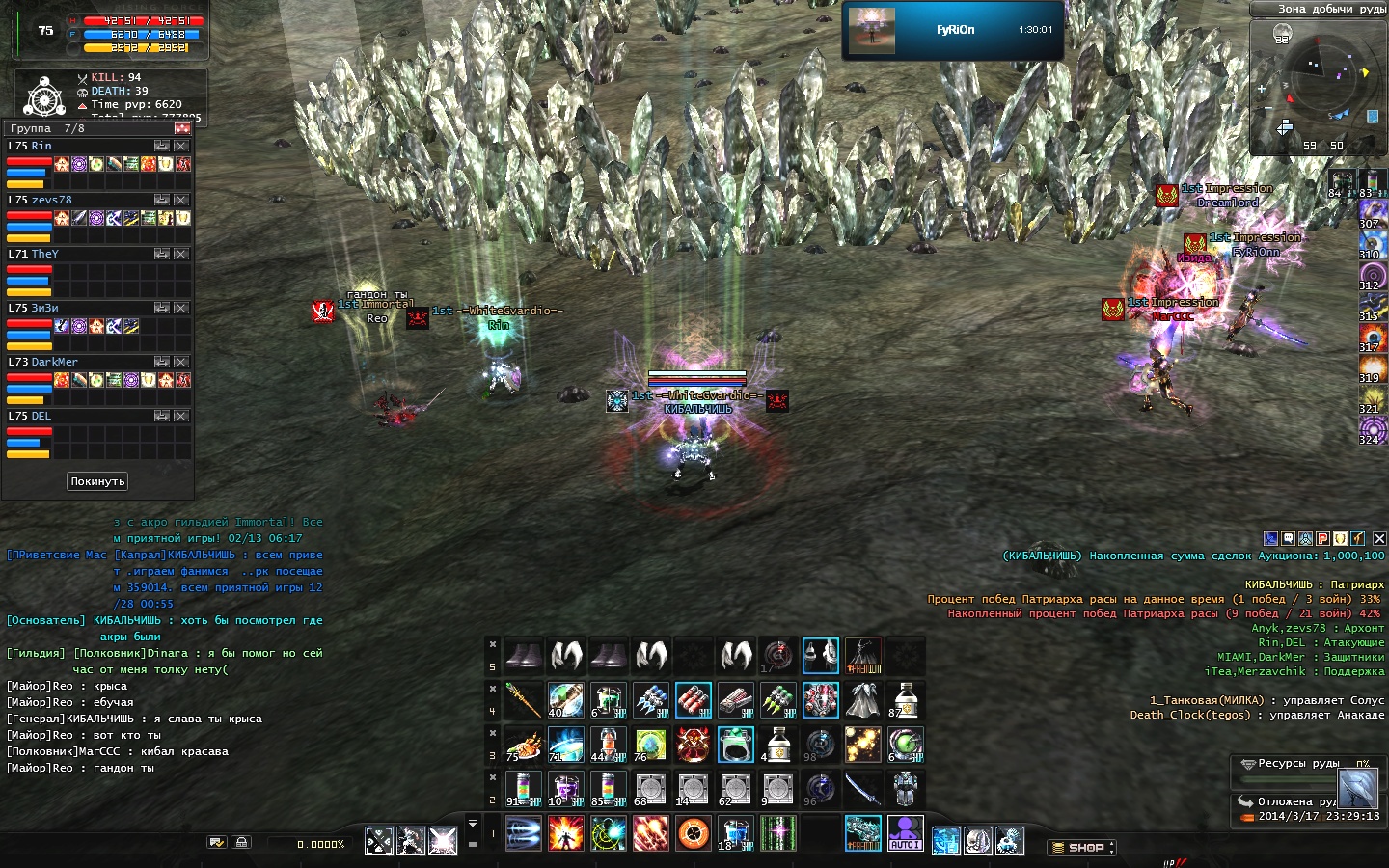Screen dimensions: 1389x868
Task: Open the minimap
Action: [1317, 89]
